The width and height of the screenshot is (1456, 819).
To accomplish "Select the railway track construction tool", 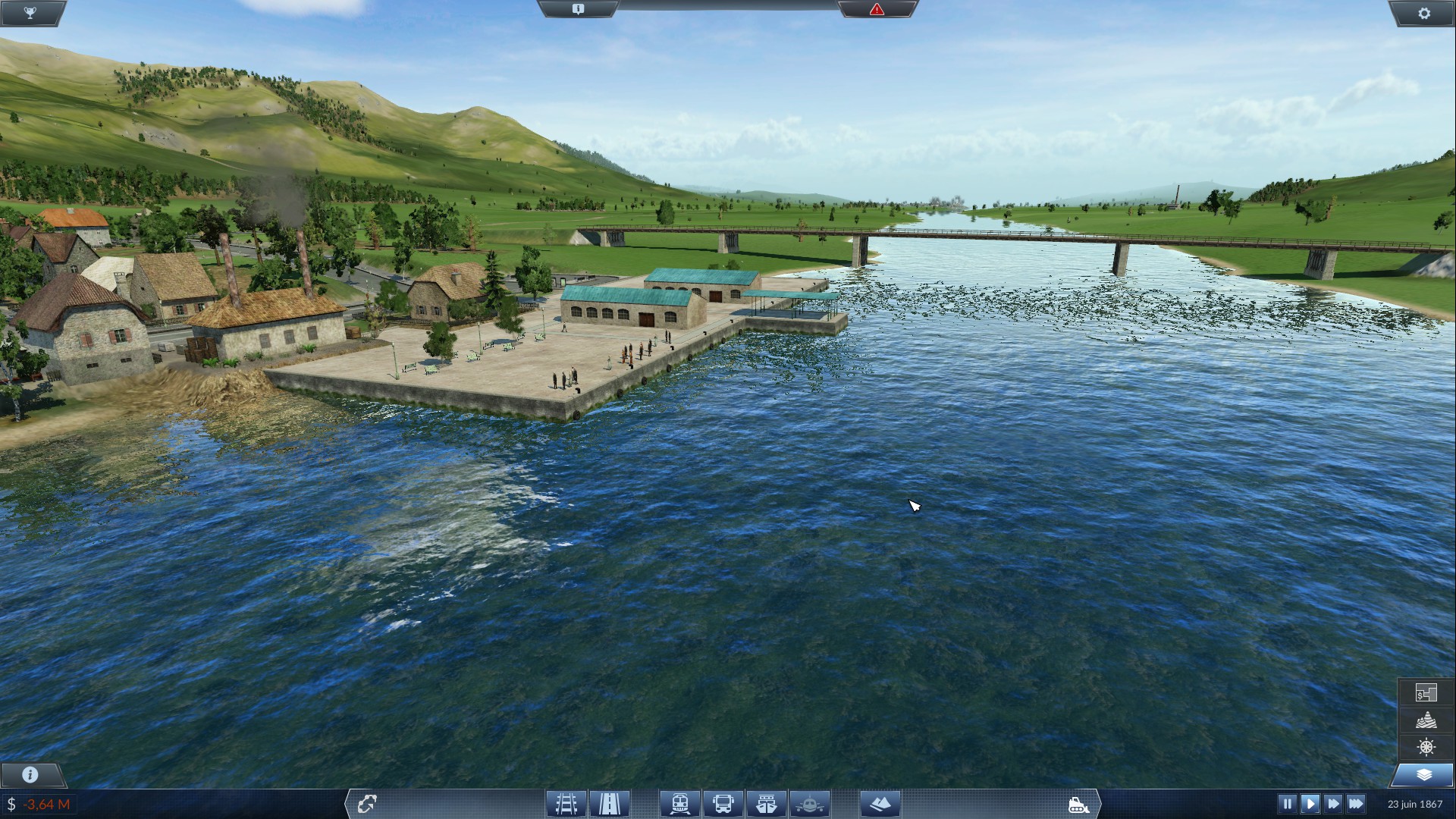I will (566, 803).
